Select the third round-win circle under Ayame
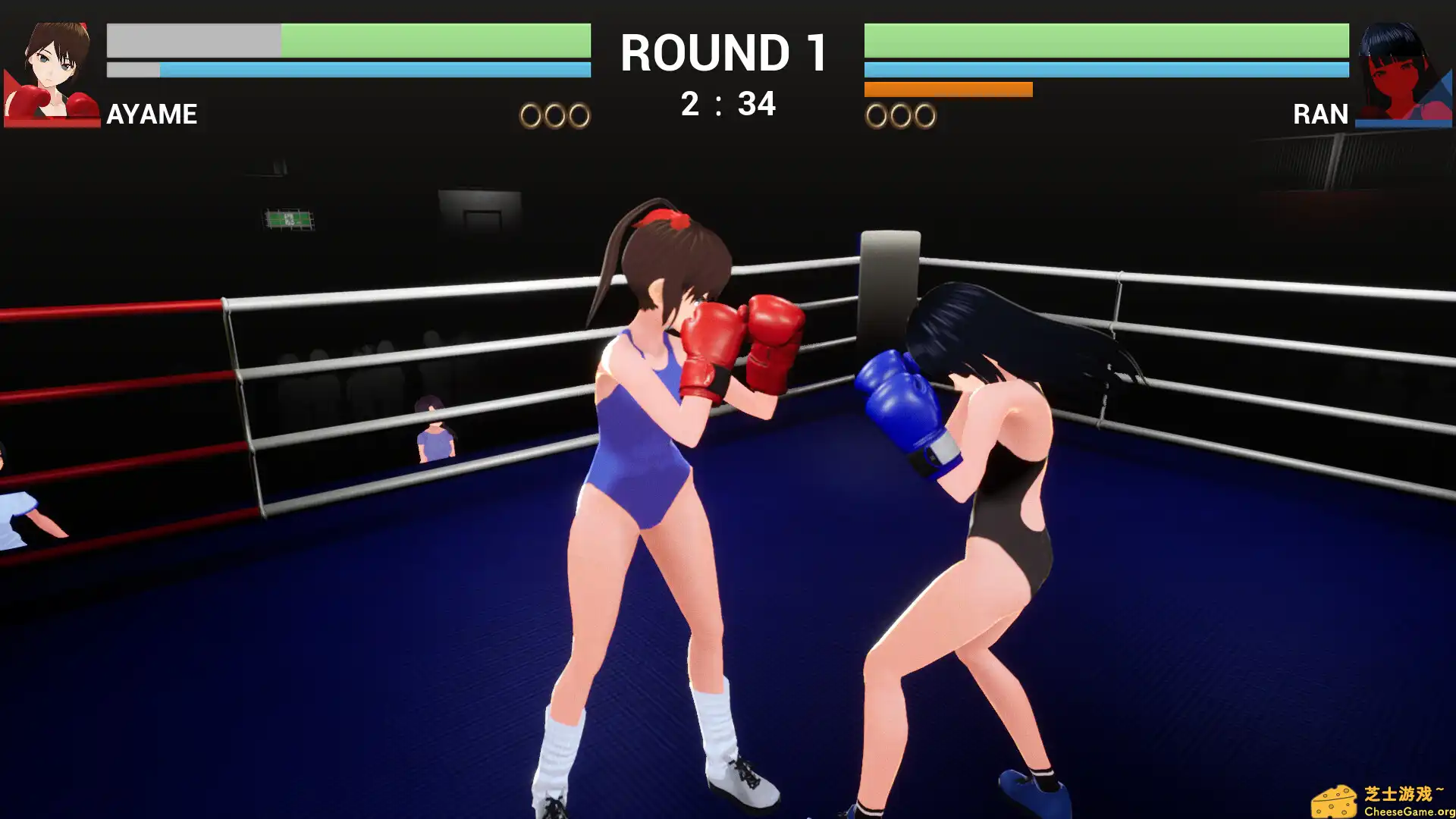 coord(578,115)
